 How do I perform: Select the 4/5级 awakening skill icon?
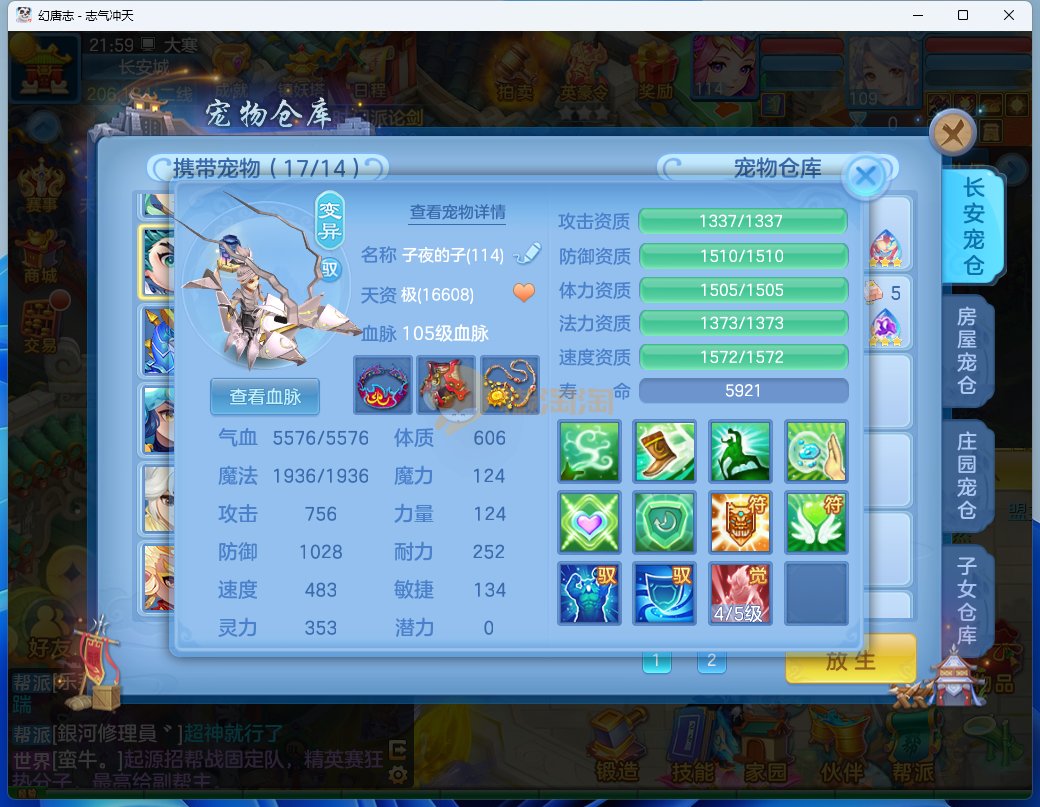point(741,593)
